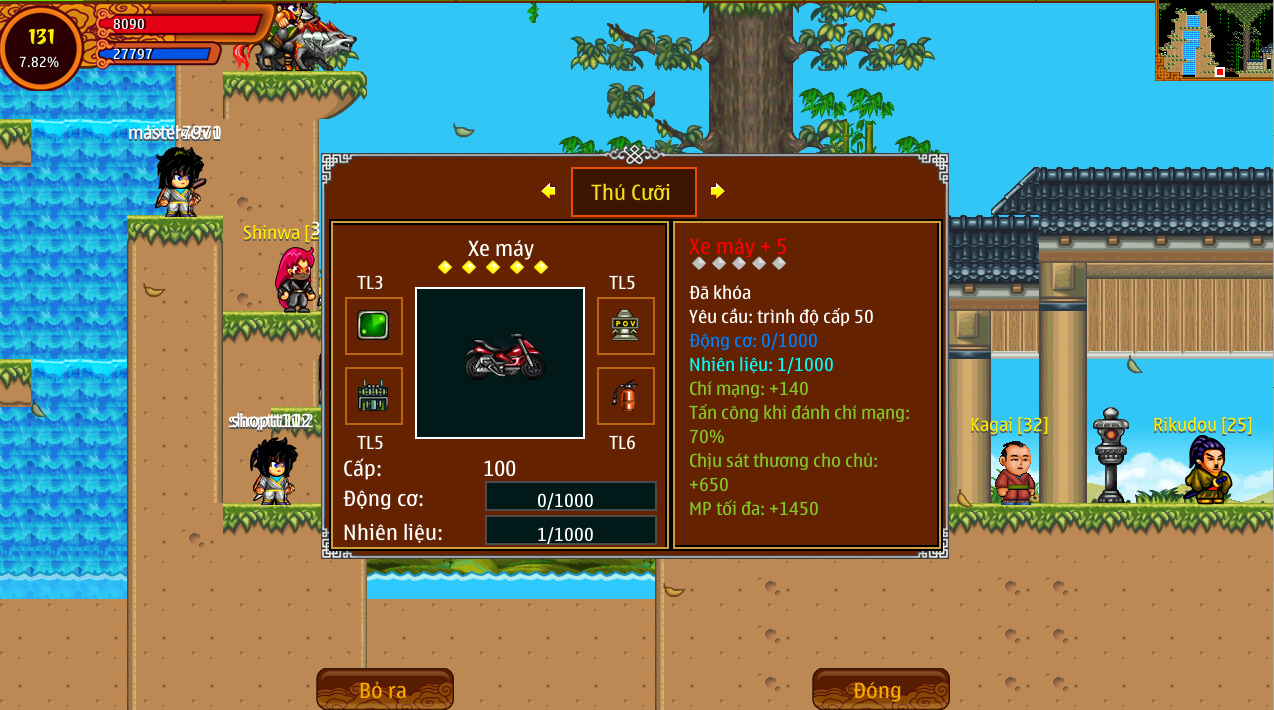
Task: Click the red motorbike mount preview
Action: pos(500,362)
